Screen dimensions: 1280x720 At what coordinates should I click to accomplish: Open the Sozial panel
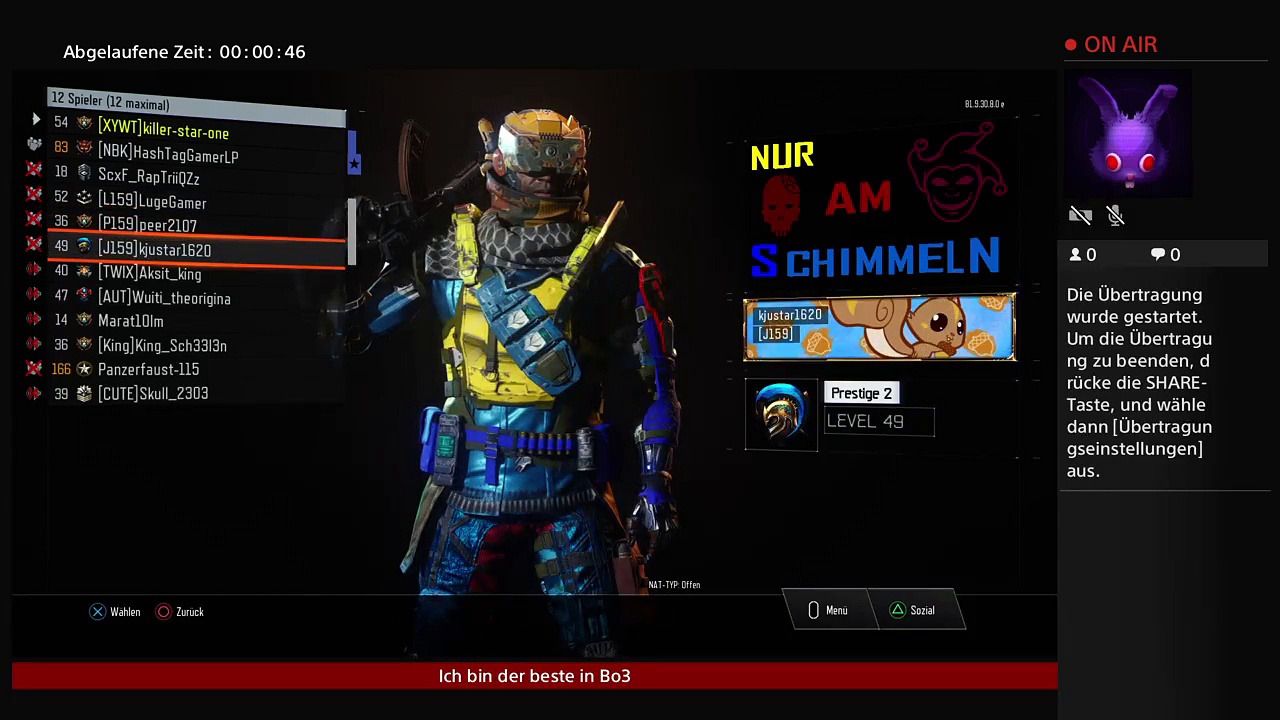coord(912,610)
